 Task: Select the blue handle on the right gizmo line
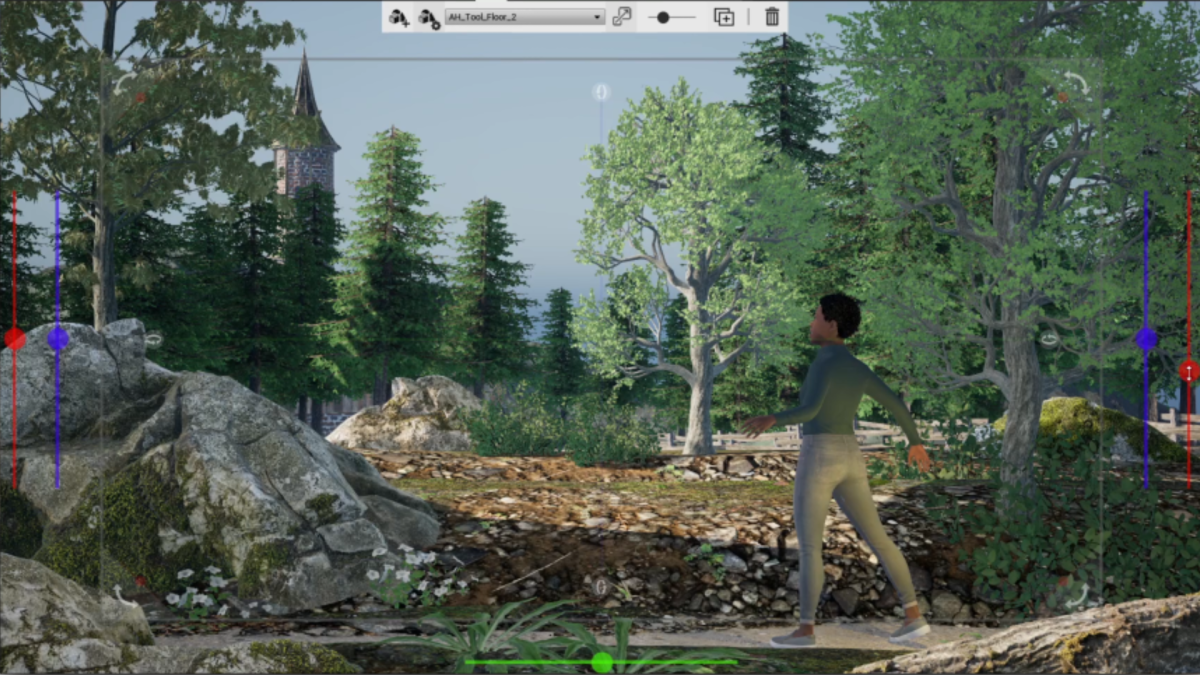(x=1146, y=338)
